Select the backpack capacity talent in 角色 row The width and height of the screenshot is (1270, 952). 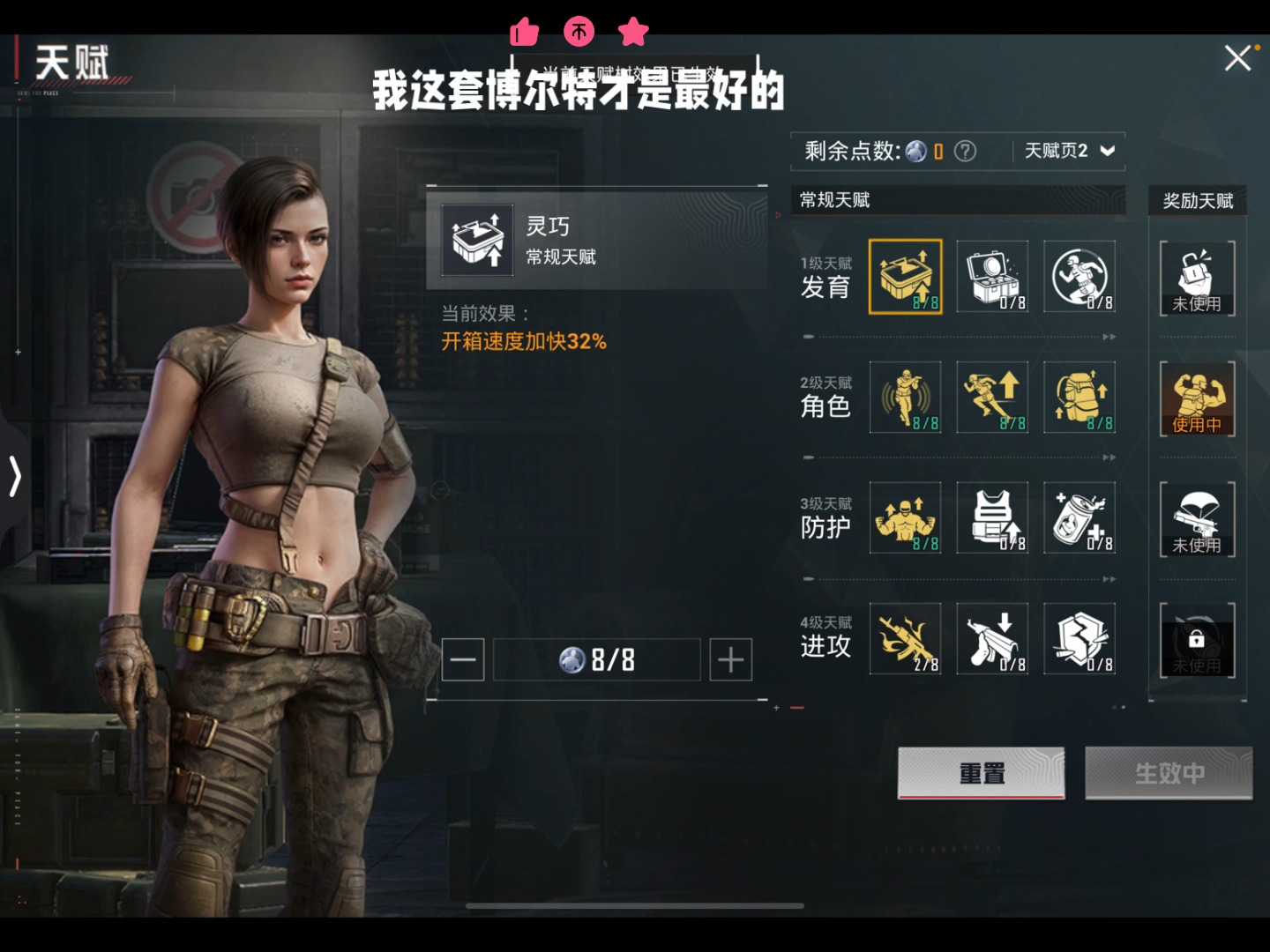coord(1079,398)
